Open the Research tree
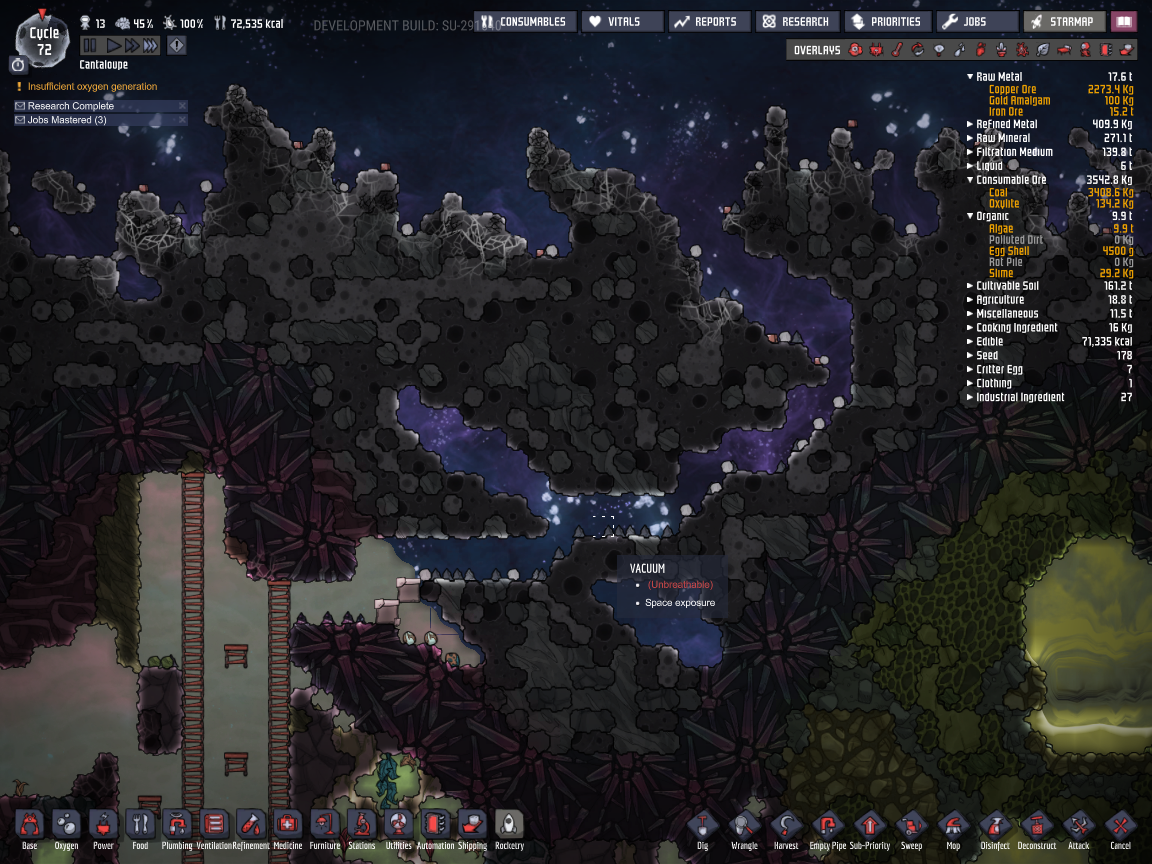Screen dimensions: 1152x864 pos(795,21)
